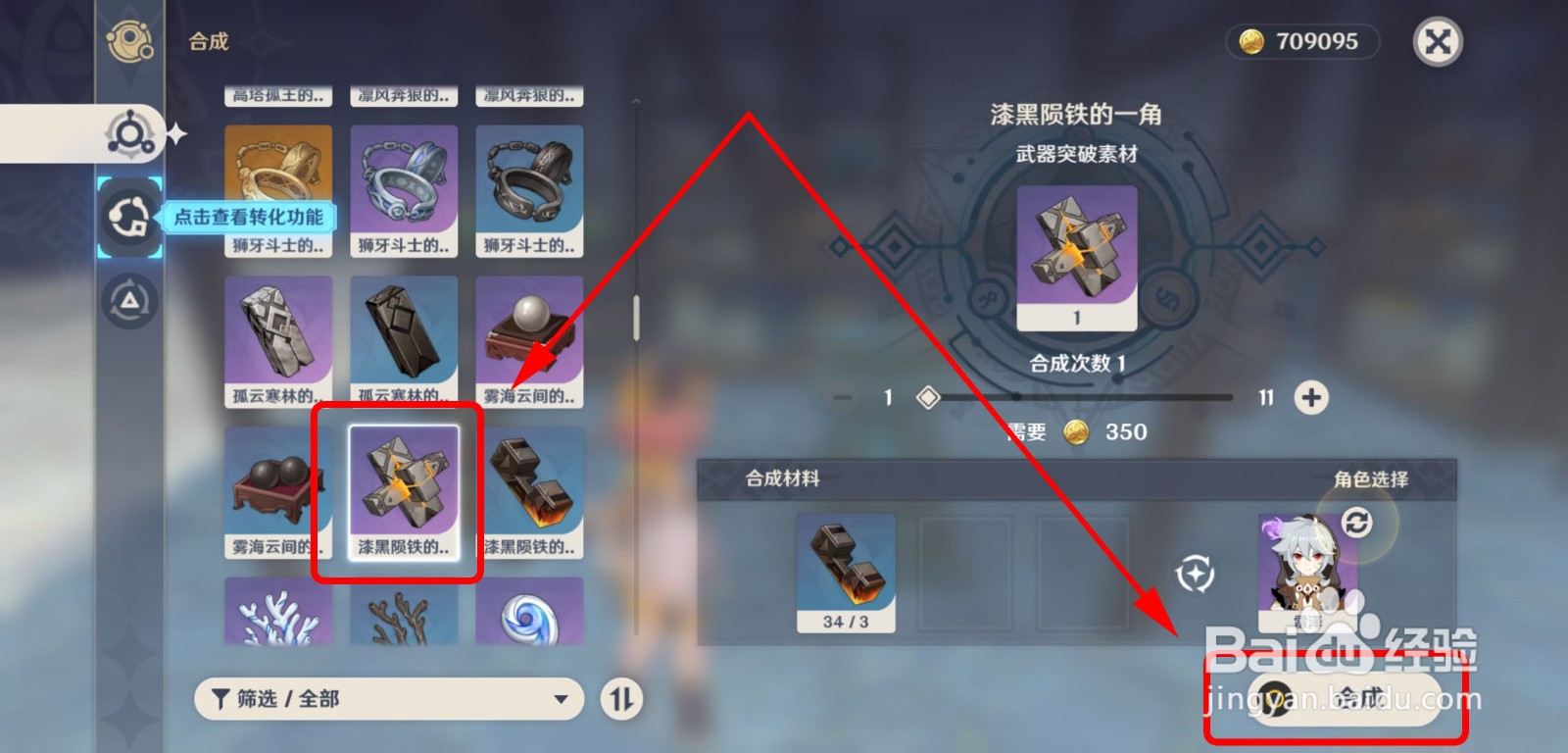Click the sort order icon beside filter bar
Image resolution: width=1568 pixels, height=753 pixels.
[x=621, y=700]
